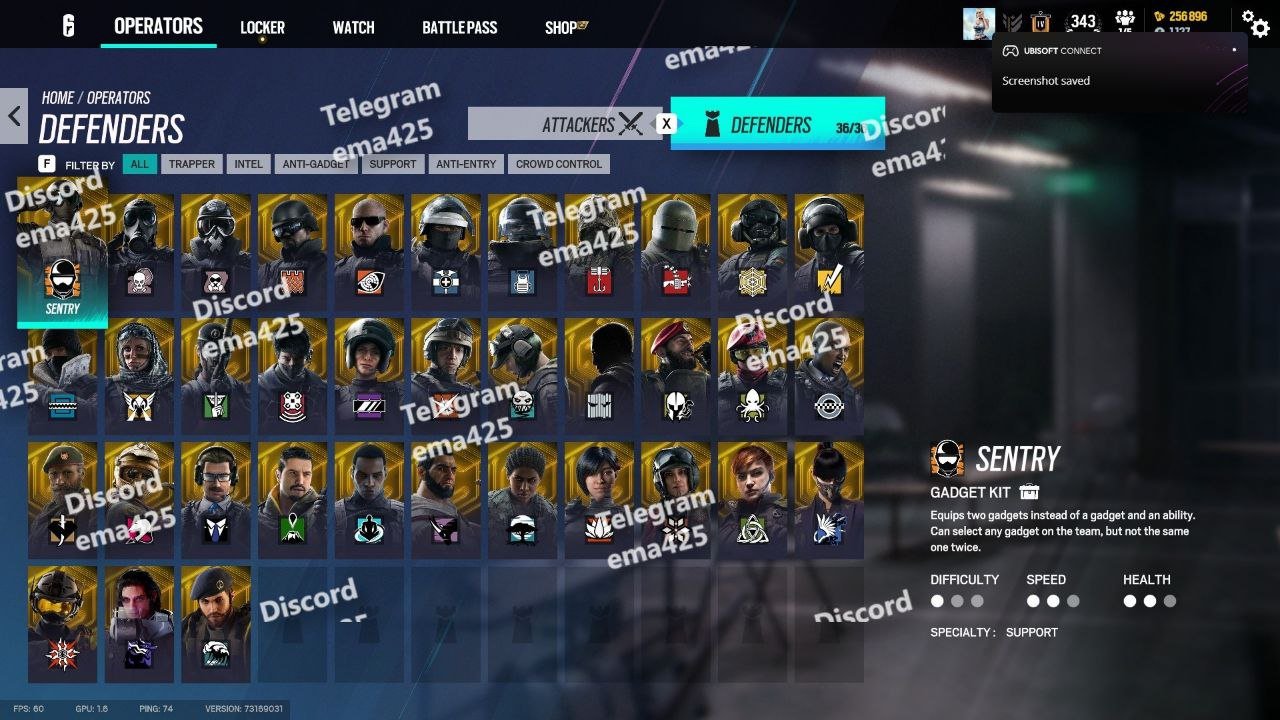Image resolution: width=1280 pixels, height=720 pixels.
Task: Apply the Crowd Control filter
Action: pyautogui.click(x=558, y=164)
